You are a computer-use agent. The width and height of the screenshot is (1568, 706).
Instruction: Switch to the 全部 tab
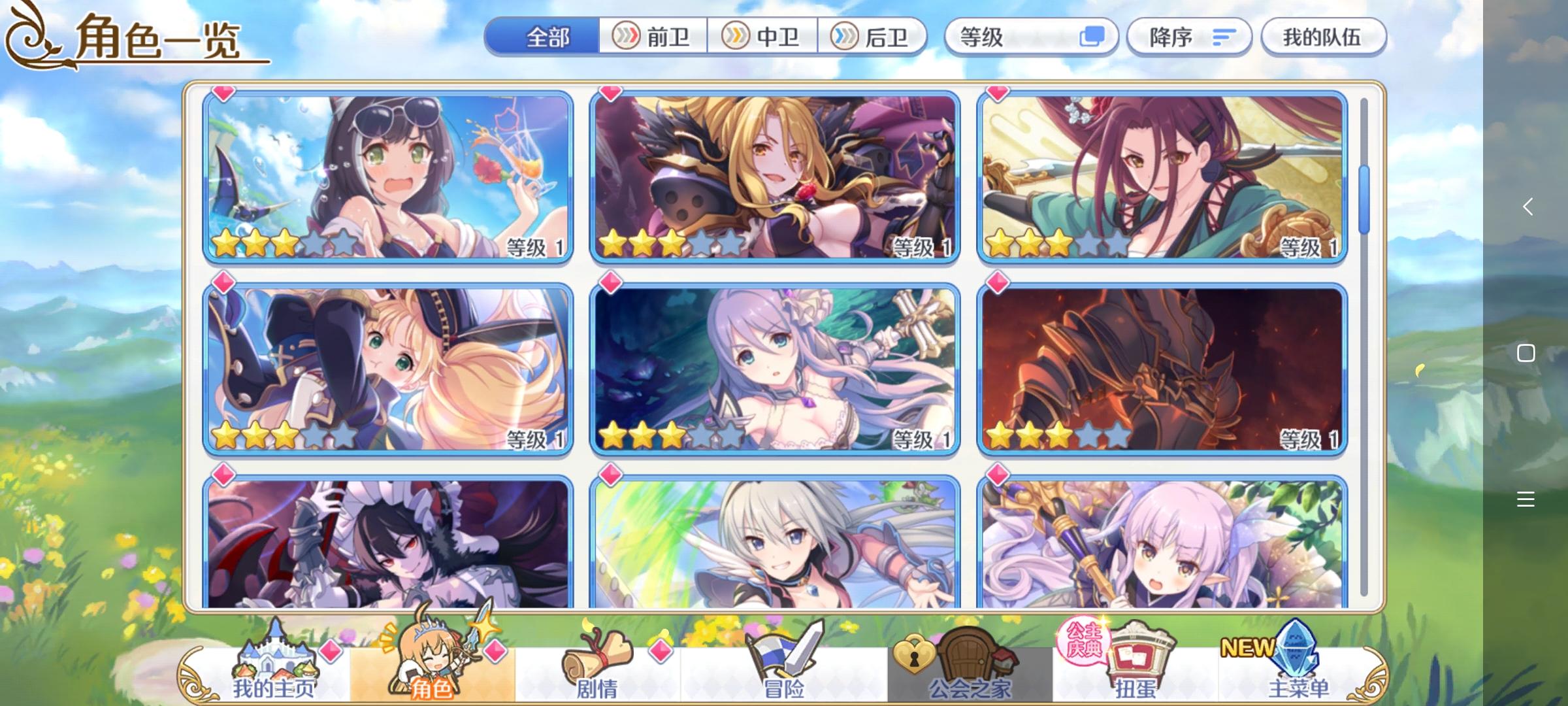pos(549,37)
